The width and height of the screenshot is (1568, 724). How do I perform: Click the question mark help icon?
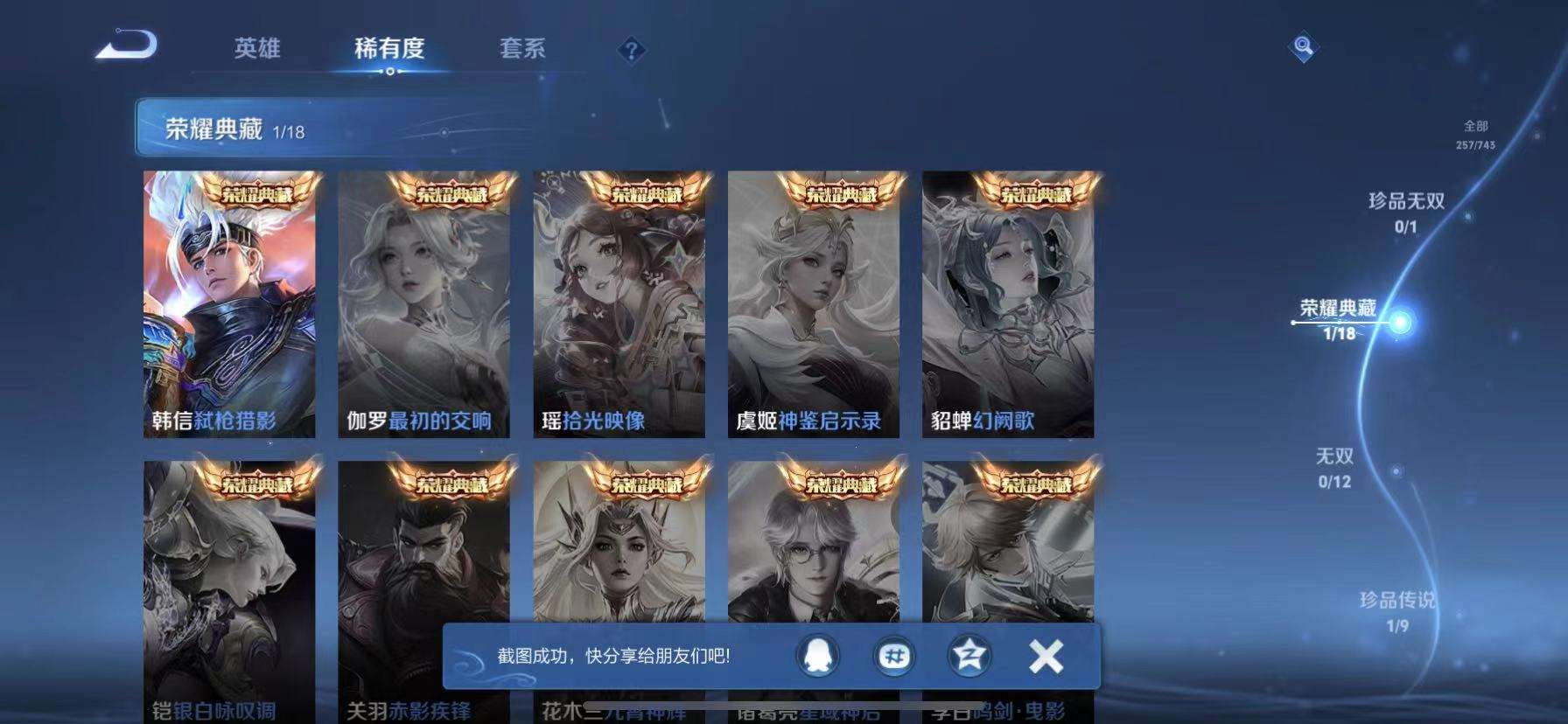click(630, 49)
